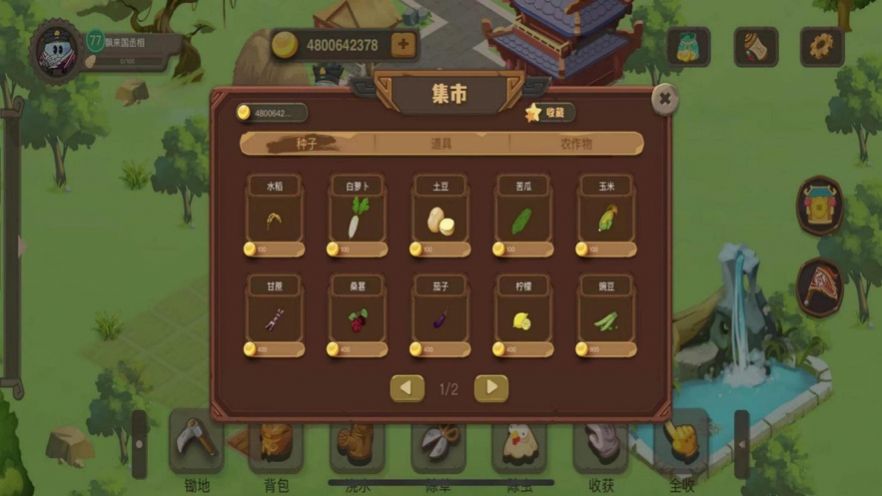The width and height of the screenshot is (882, 496).
Task: Switch to the 道具 items tab
Action: 441,144
